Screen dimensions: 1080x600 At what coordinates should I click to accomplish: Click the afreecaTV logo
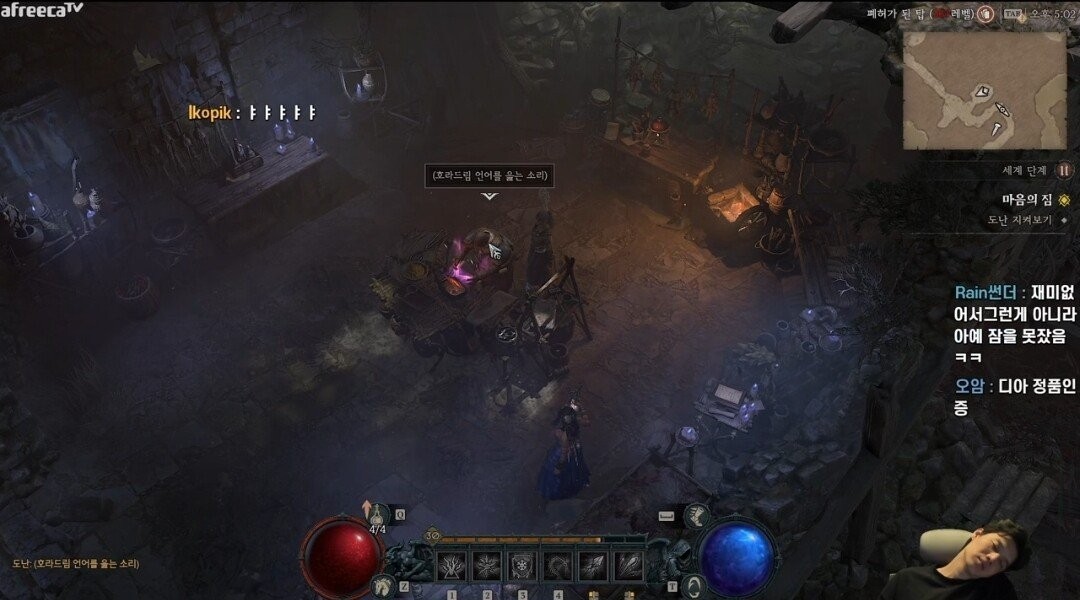(42, 10)
